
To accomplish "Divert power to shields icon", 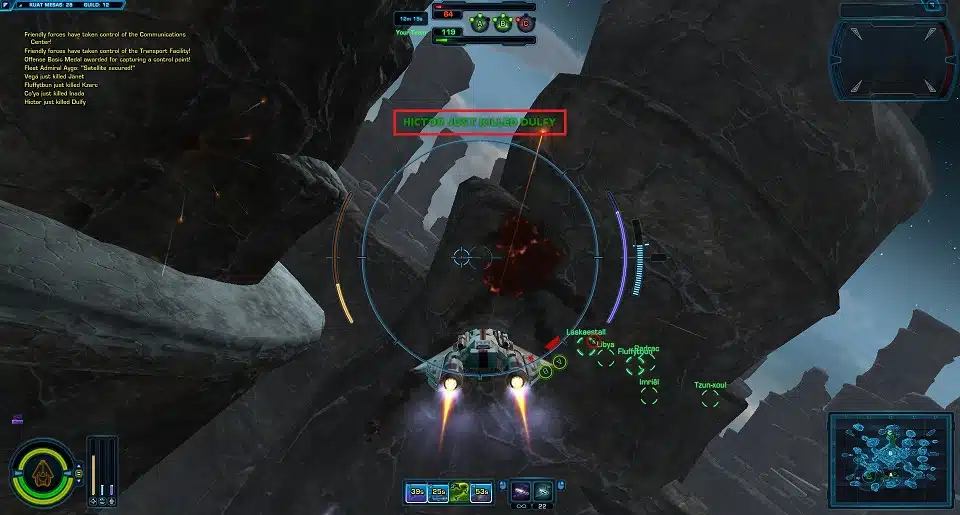I will (103, 499).
